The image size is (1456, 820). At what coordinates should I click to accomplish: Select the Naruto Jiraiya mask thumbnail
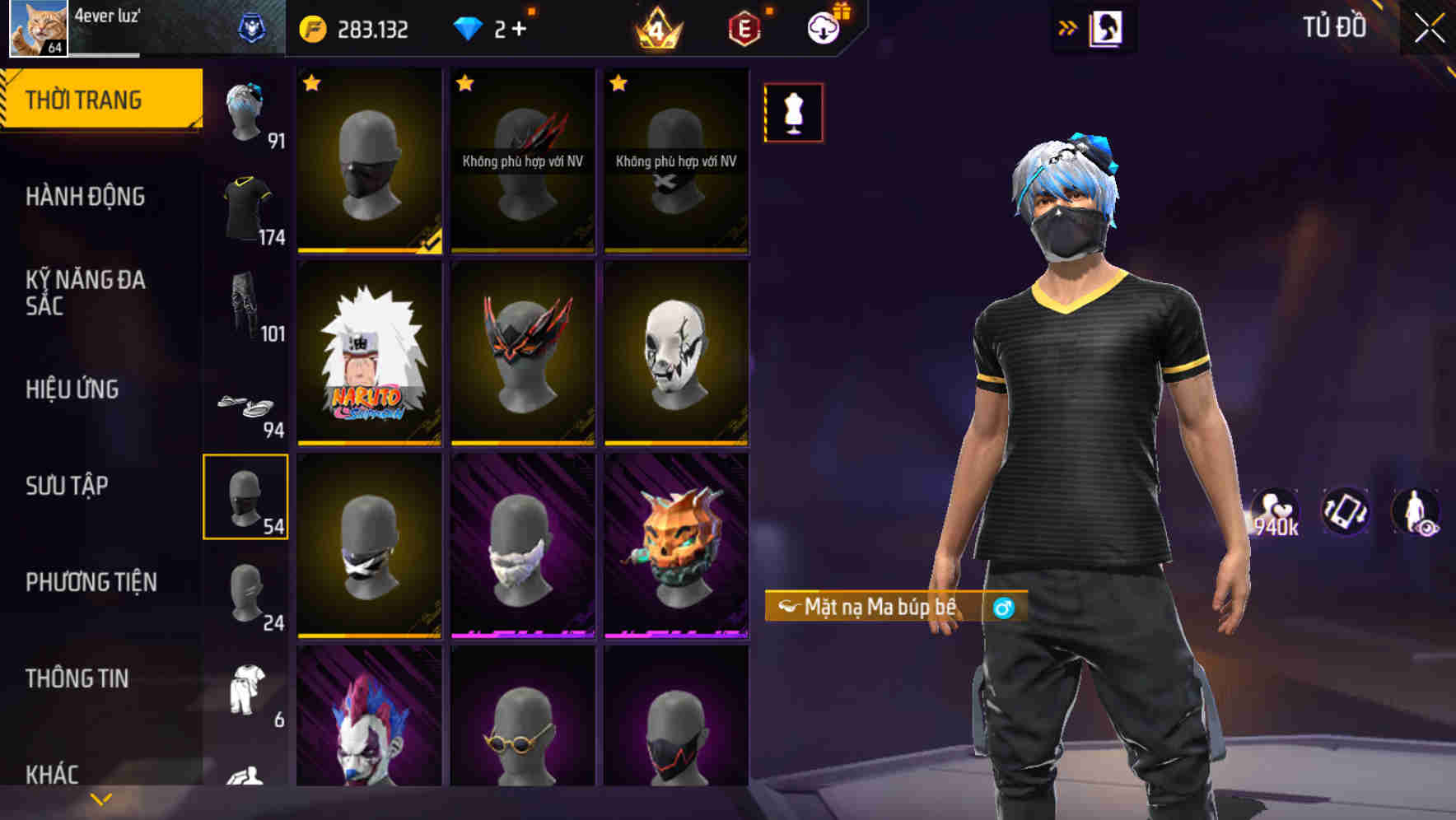(x=368, y=356)
